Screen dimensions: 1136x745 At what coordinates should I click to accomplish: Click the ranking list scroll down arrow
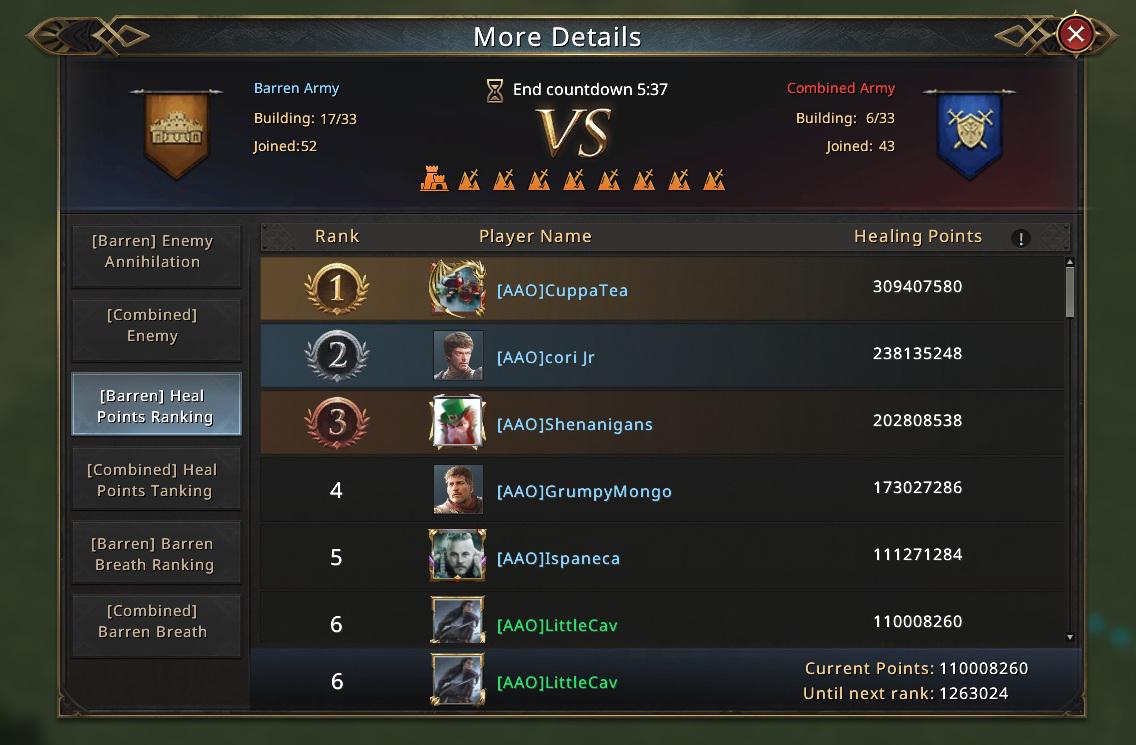point(1069,637)
